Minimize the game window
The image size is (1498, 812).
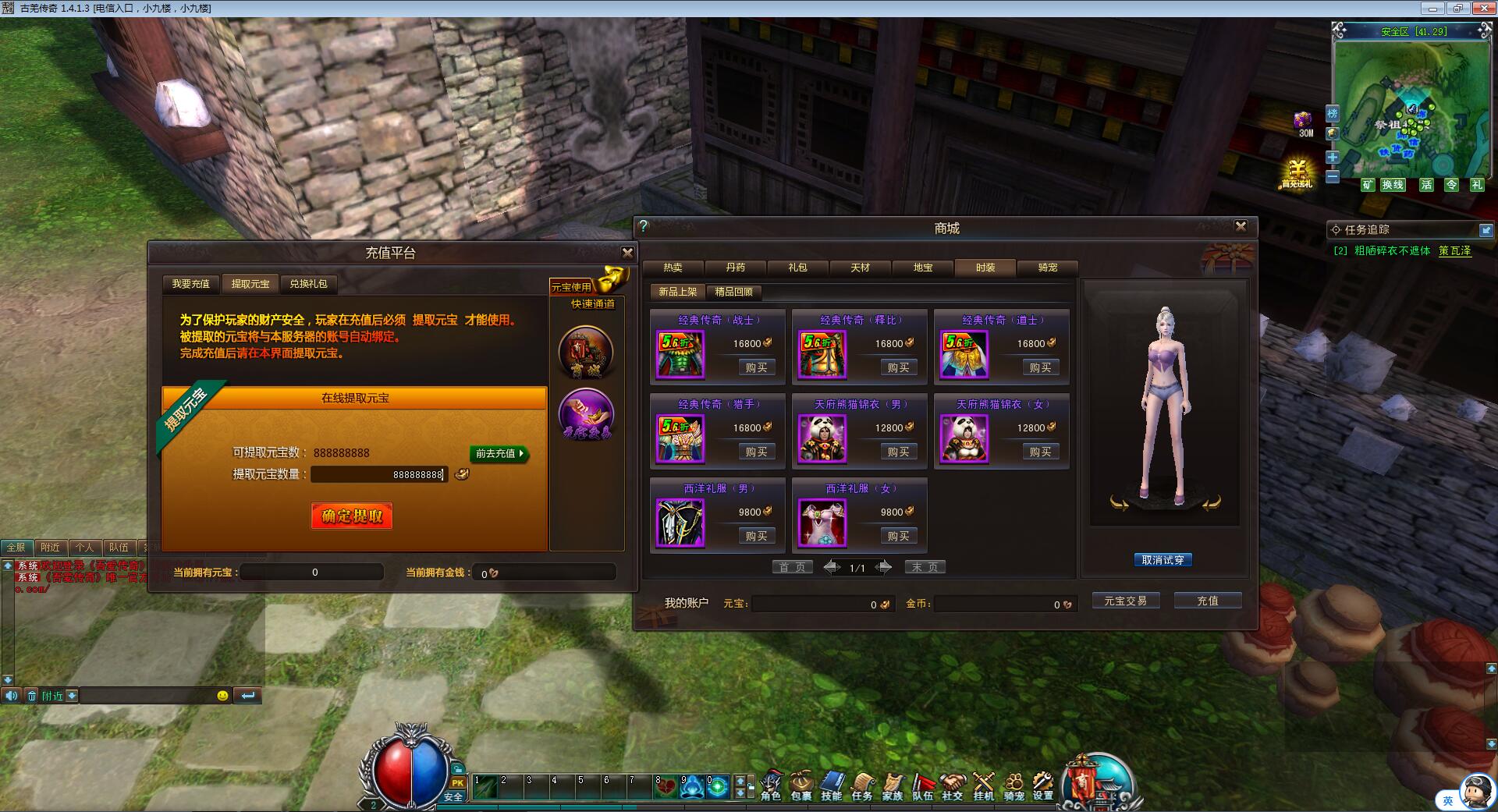pos(1432,8)
